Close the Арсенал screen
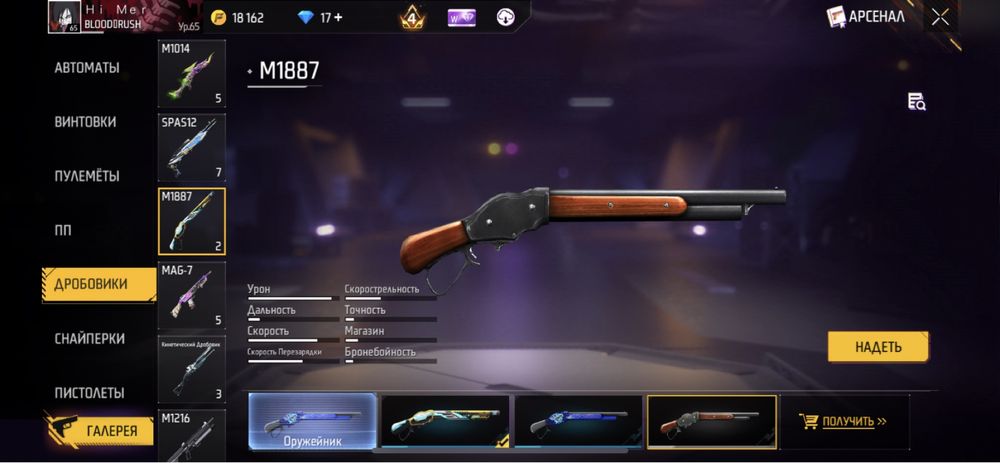 point(940,16)
